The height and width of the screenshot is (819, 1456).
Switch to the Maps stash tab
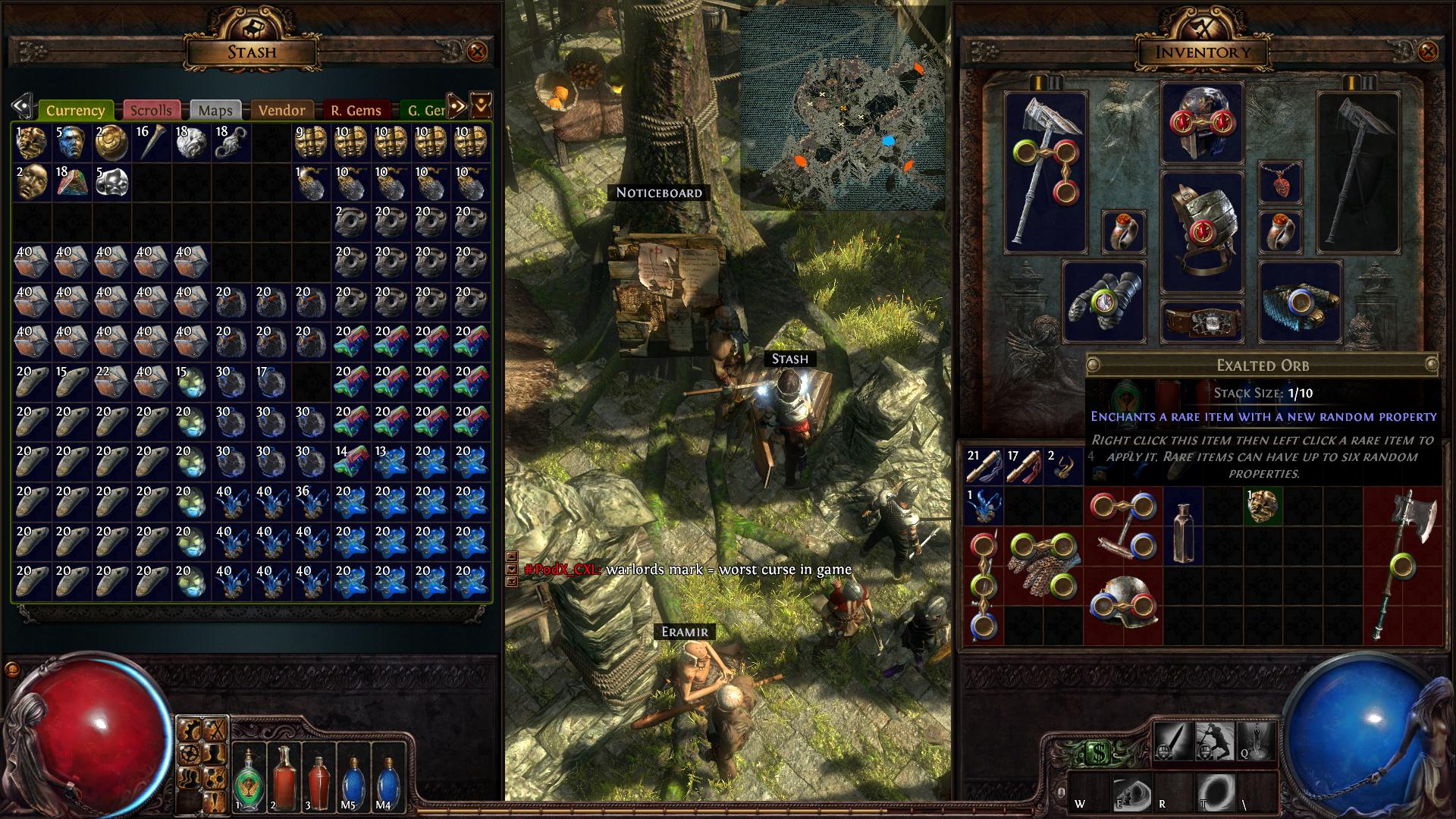[215, 110]
